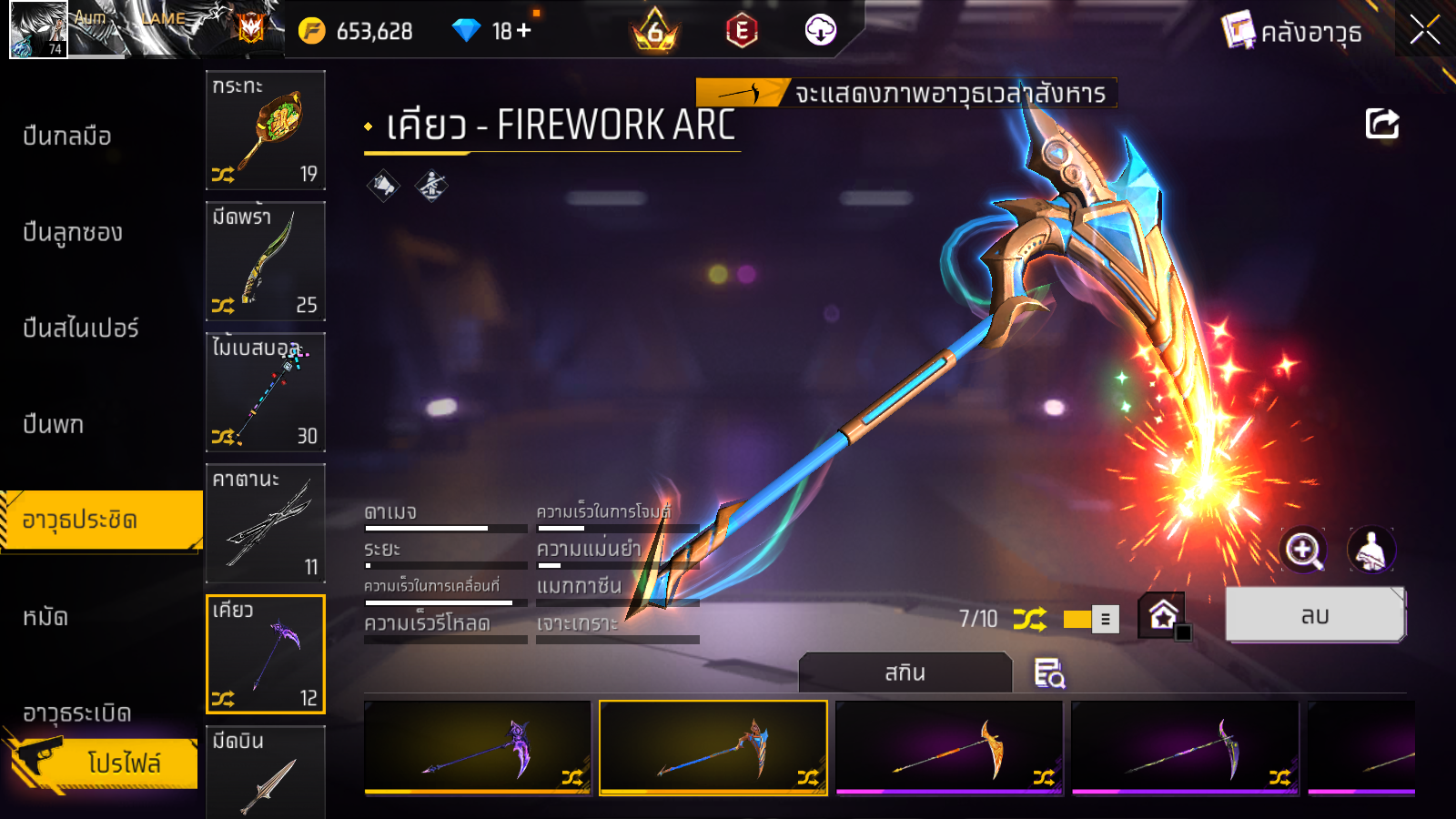Close the weapon armory screen
The height and width of the screenshot is (819, 1456).
pyautogui.click(x=1424, y=30)
